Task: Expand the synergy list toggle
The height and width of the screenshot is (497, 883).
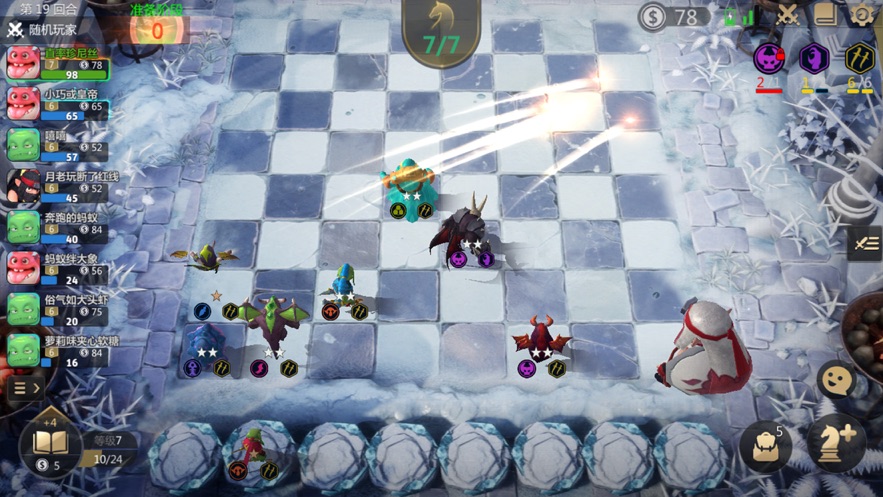Action: click(866, 243)
